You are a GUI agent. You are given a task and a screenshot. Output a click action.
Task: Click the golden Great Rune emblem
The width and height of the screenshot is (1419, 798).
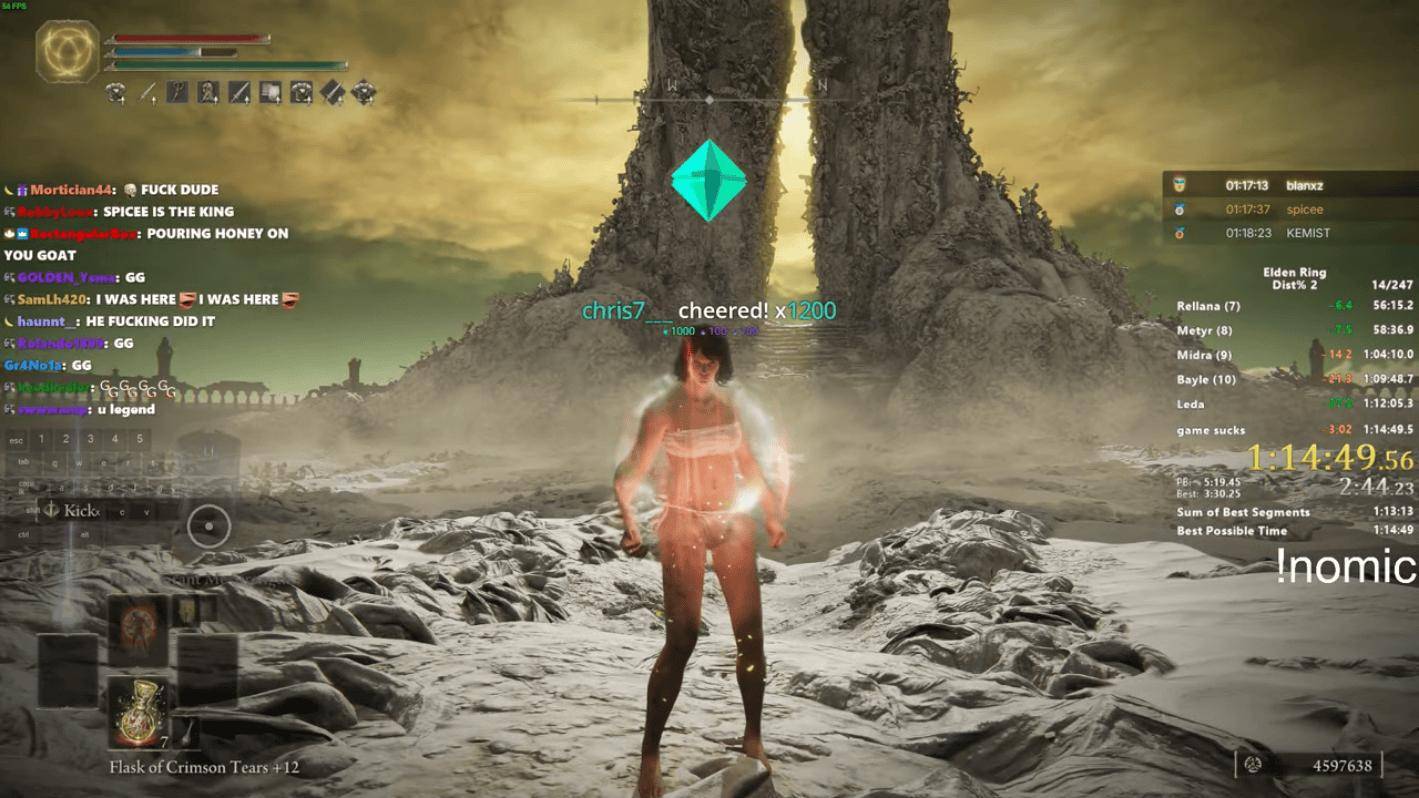click(x=68, y=50)
